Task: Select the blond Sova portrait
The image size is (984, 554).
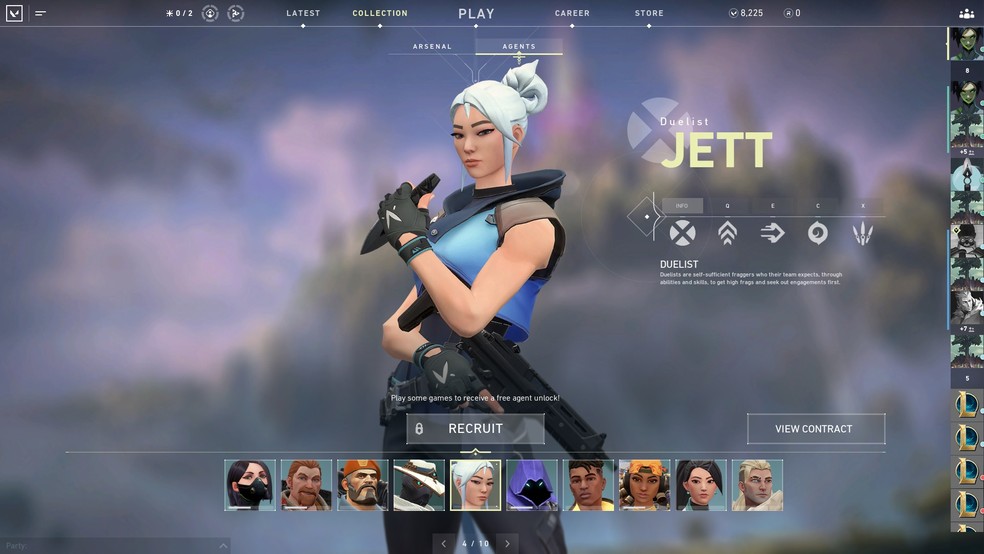Action: point(757,485)
